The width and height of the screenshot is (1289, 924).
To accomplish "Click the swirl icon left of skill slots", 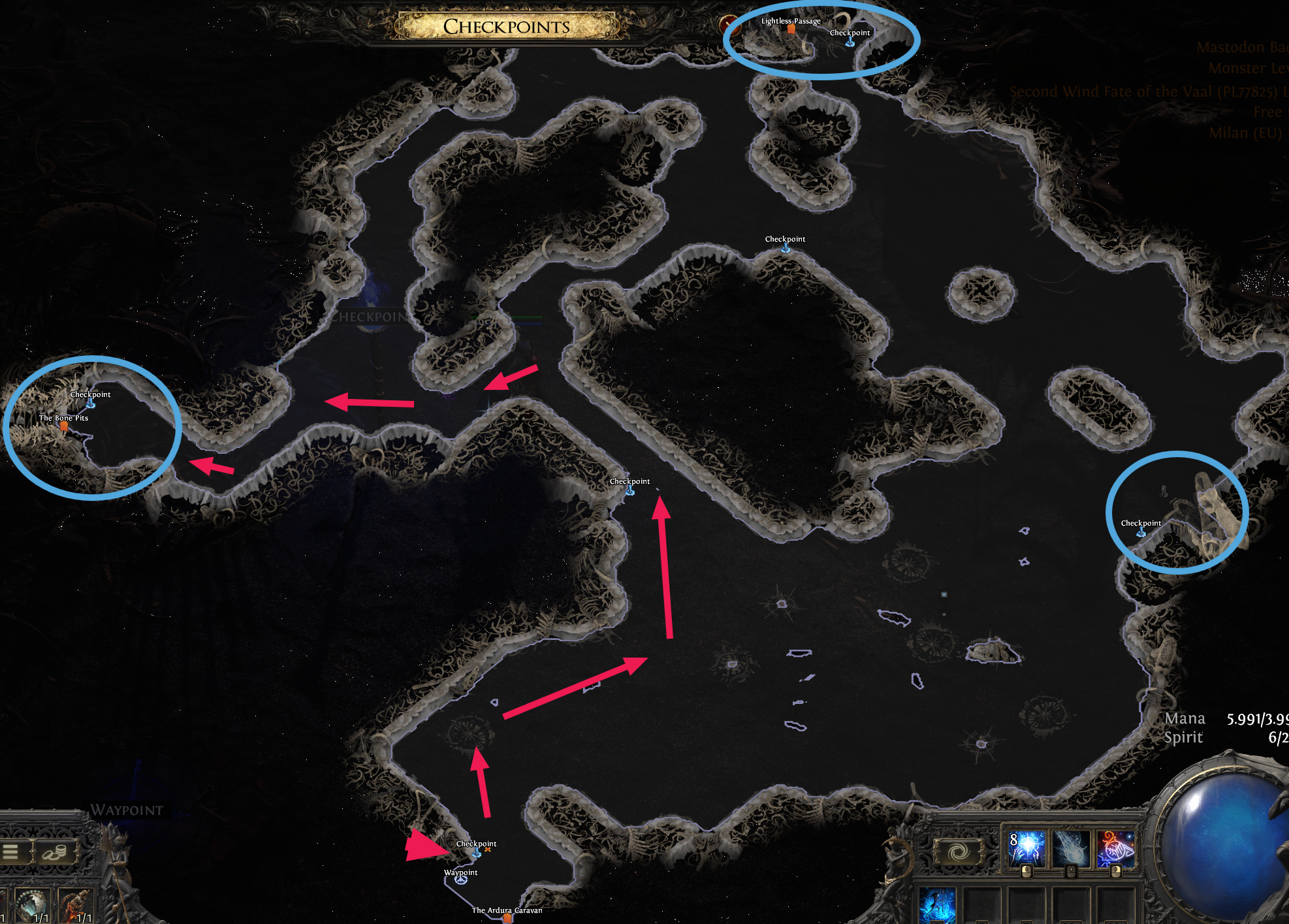I will [960, 850].
